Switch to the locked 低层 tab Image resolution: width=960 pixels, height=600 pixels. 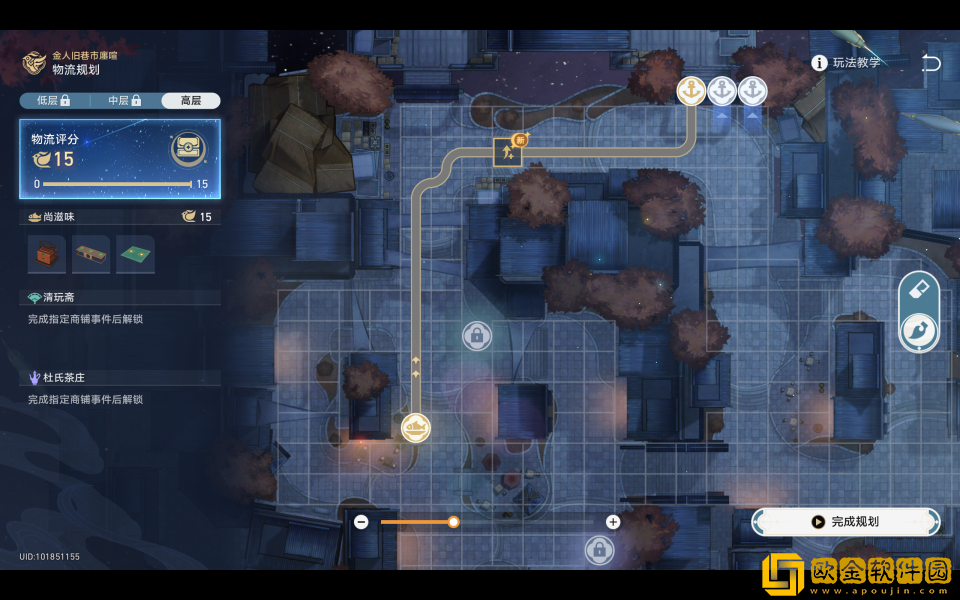point(53,101)
